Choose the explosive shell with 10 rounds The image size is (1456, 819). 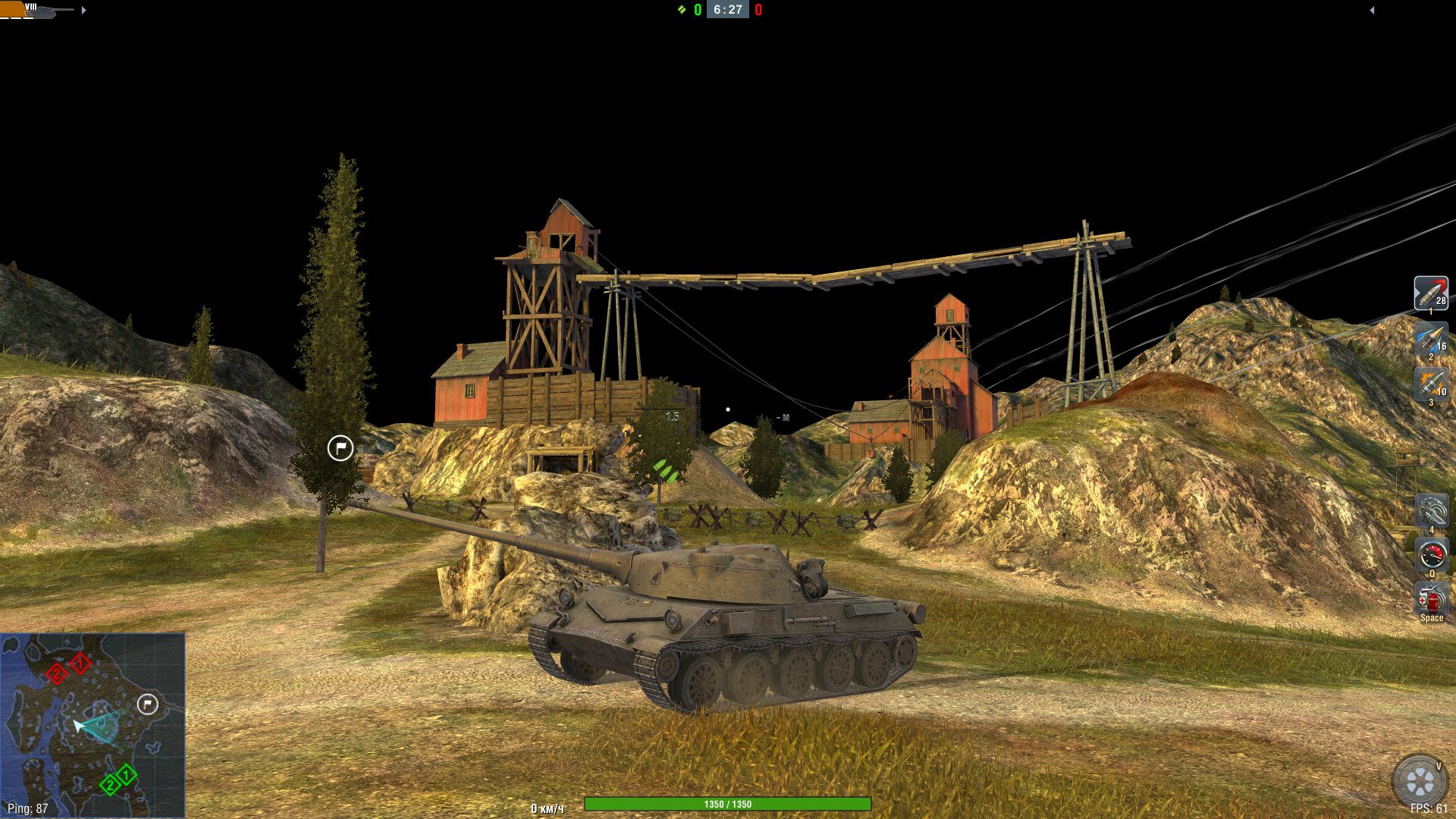pyautogui.click(x=1430, y=384)
